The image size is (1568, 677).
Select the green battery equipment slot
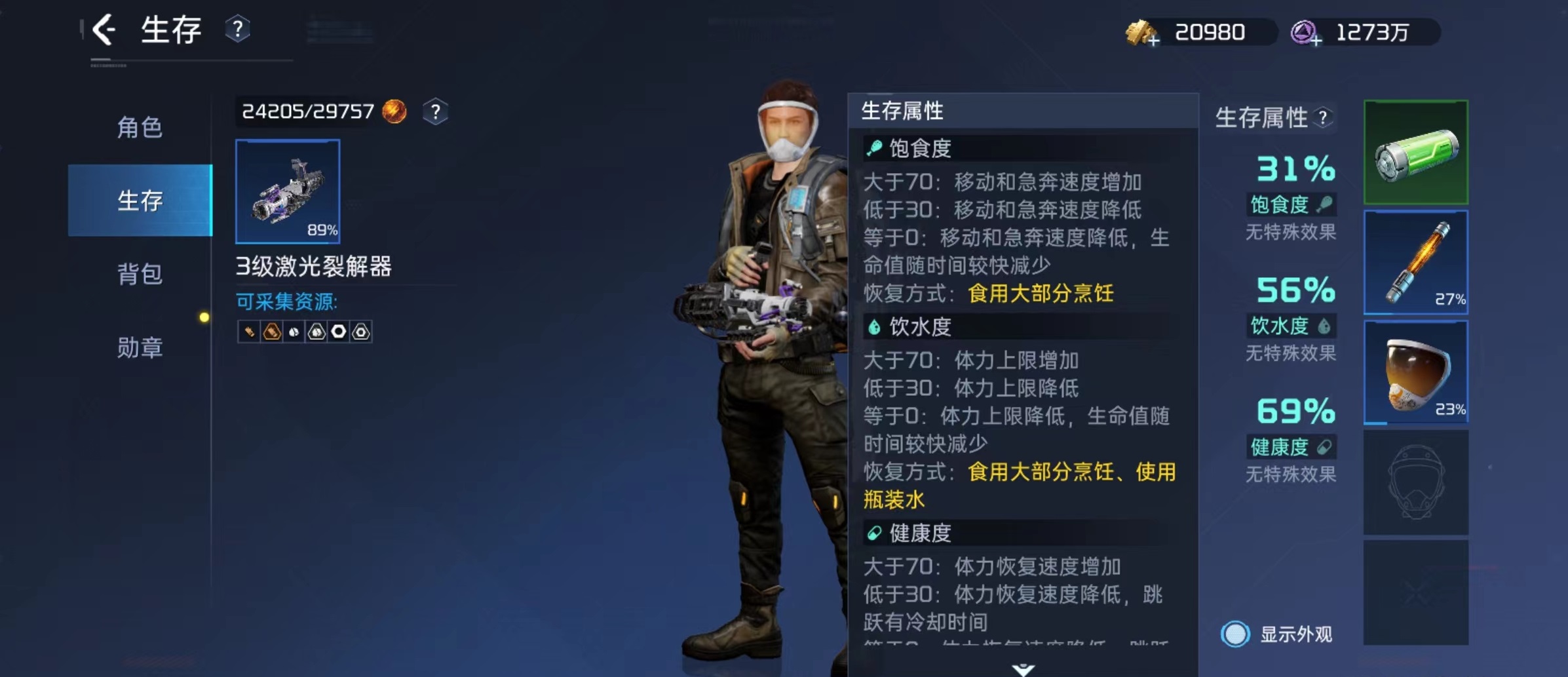pyautogui.click(x=1417, y=152)
